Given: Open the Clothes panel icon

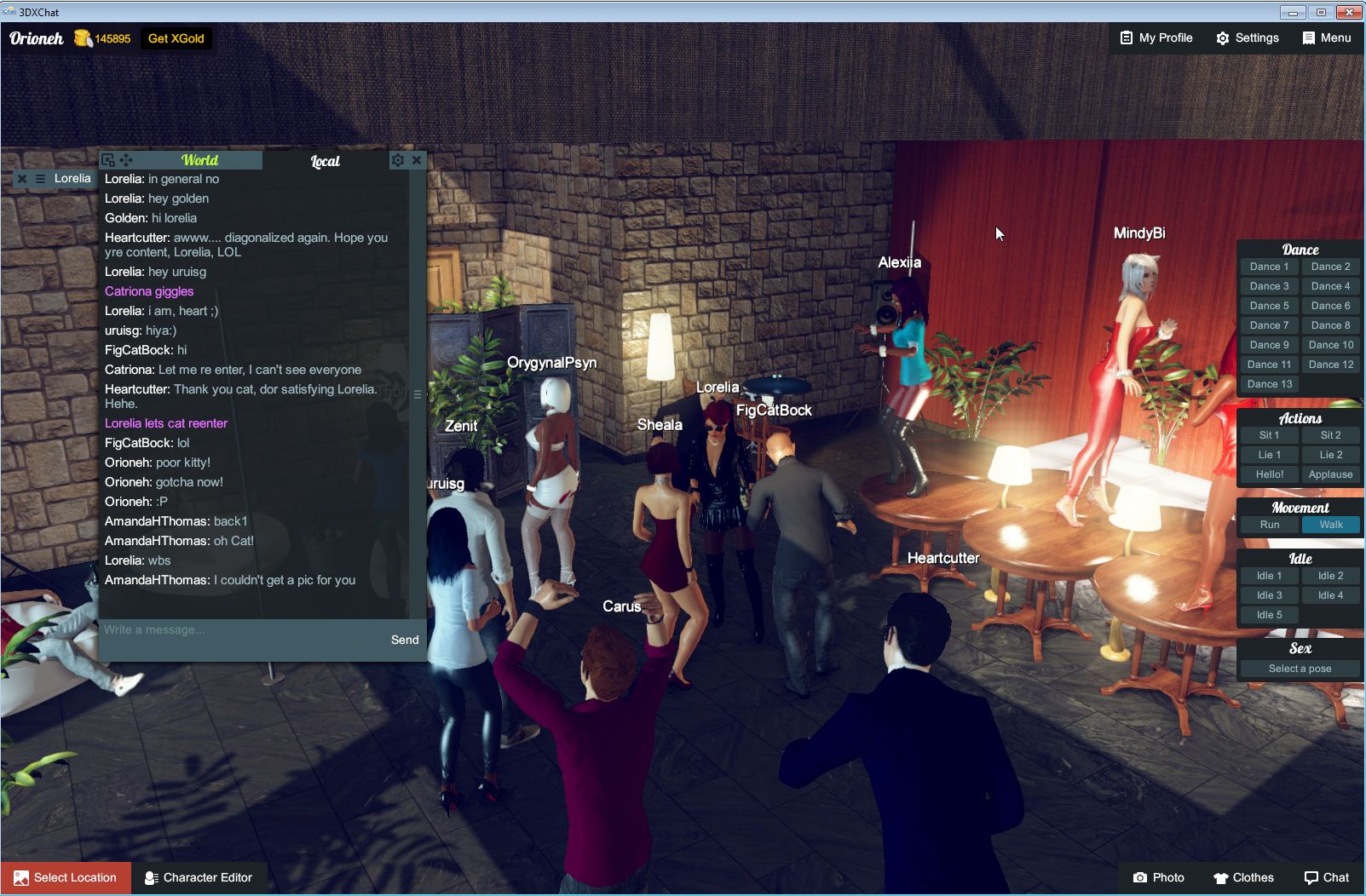Looking at the screenshot, I should [1244, 877].
